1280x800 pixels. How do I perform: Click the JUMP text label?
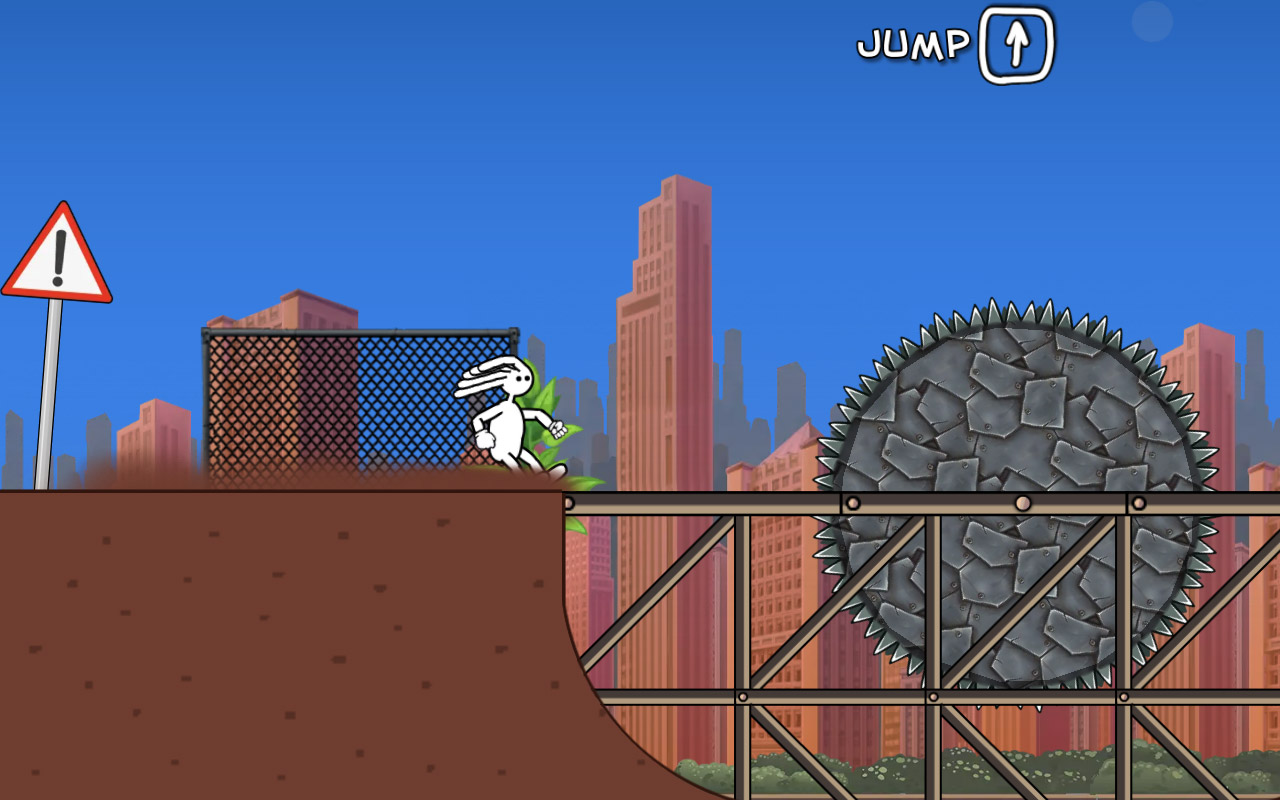click(913, 42)
